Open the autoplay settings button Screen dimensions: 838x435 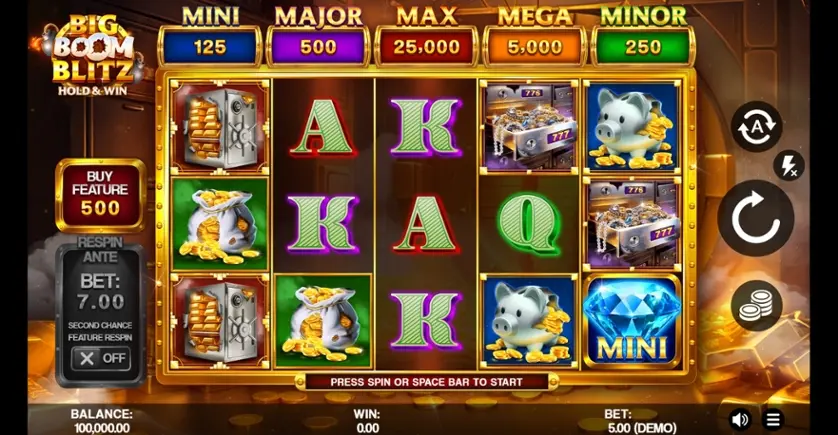point(756,127)
